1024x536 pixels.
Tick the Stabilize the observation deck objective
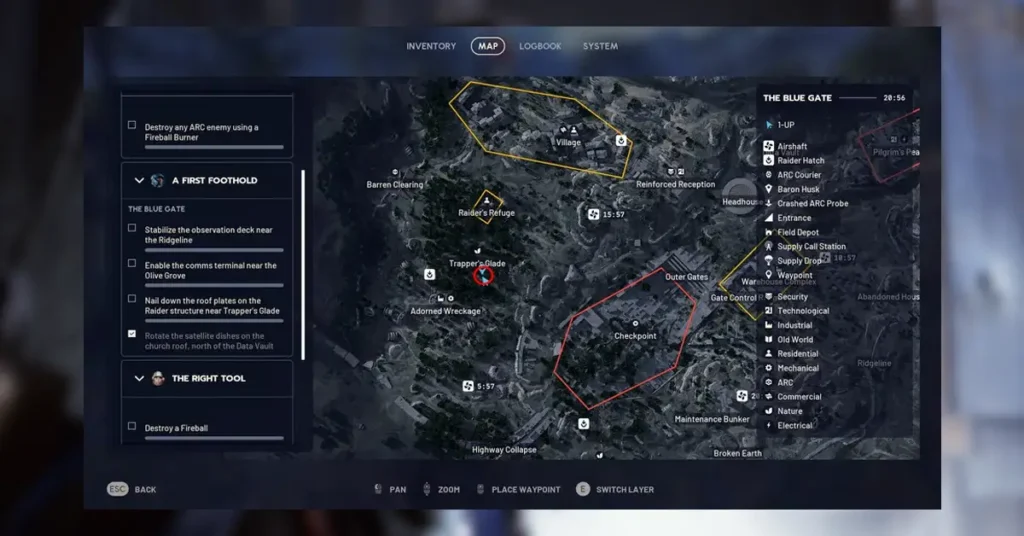[x=132, y=229]
